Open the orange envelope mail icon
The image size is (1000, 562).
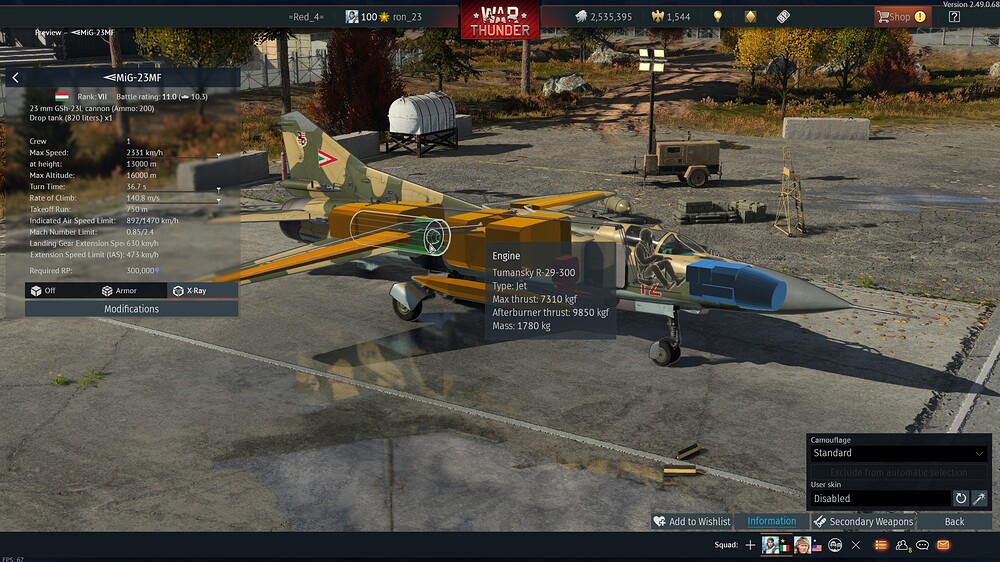tap(943, 545)
